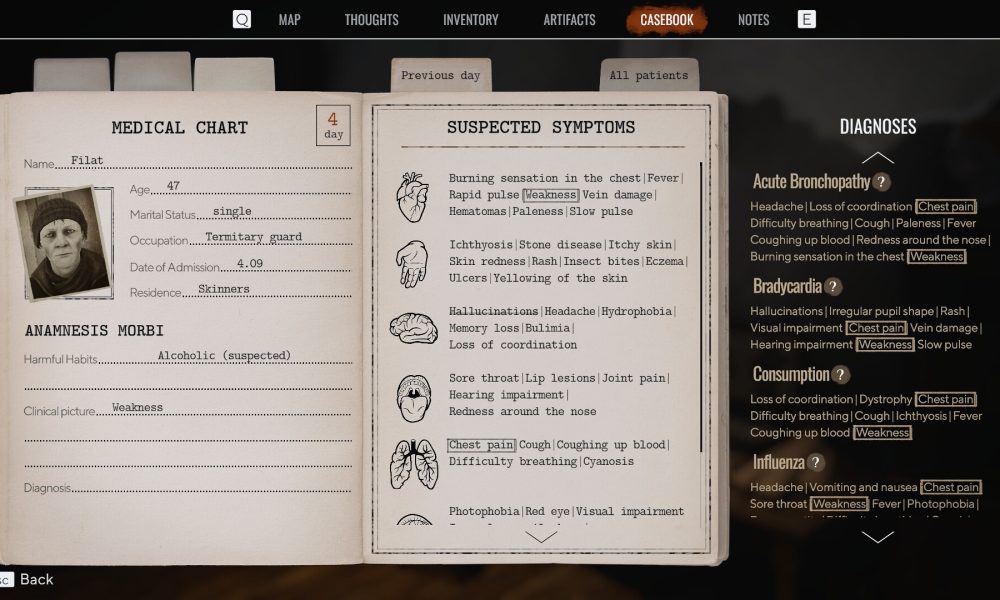The width and height of the screenshot is (1000, 600).
Task: Select the Chest pain lung symptom
Action: click(x=480, y=445)
